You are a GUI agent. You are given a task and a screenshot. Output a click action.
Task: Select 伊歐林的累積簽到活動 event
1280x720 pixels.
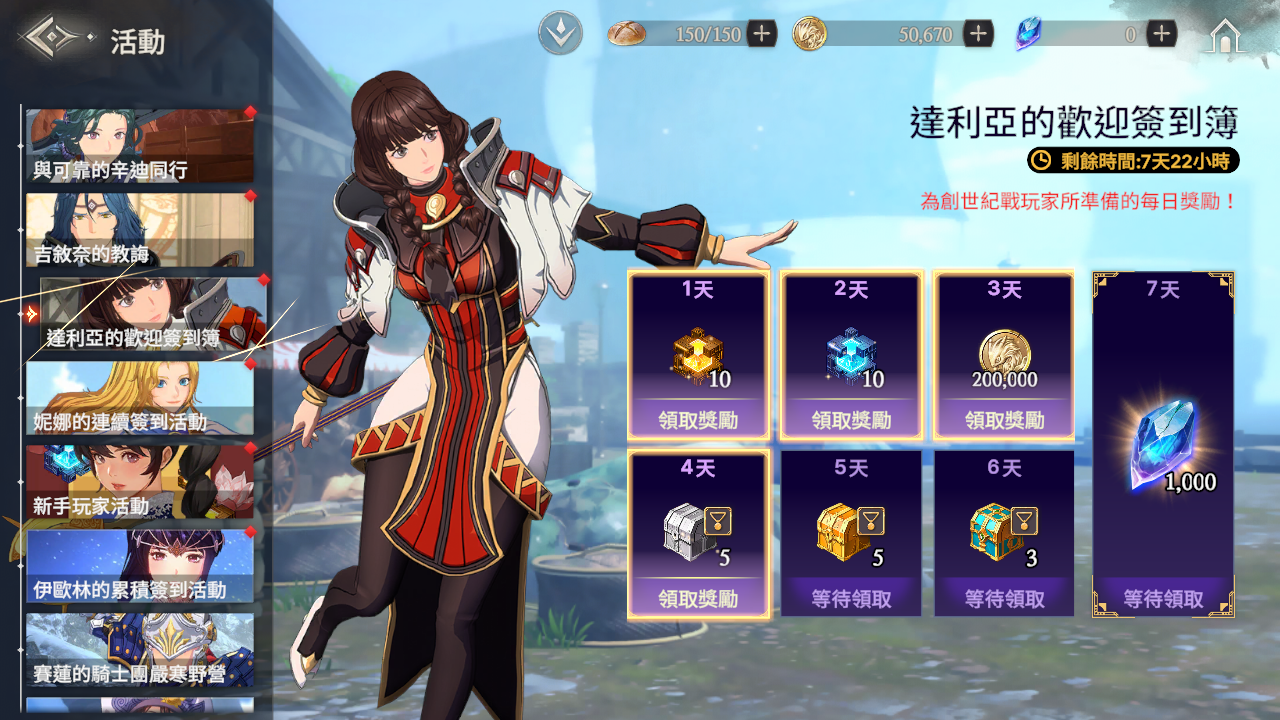coord(139,566)
